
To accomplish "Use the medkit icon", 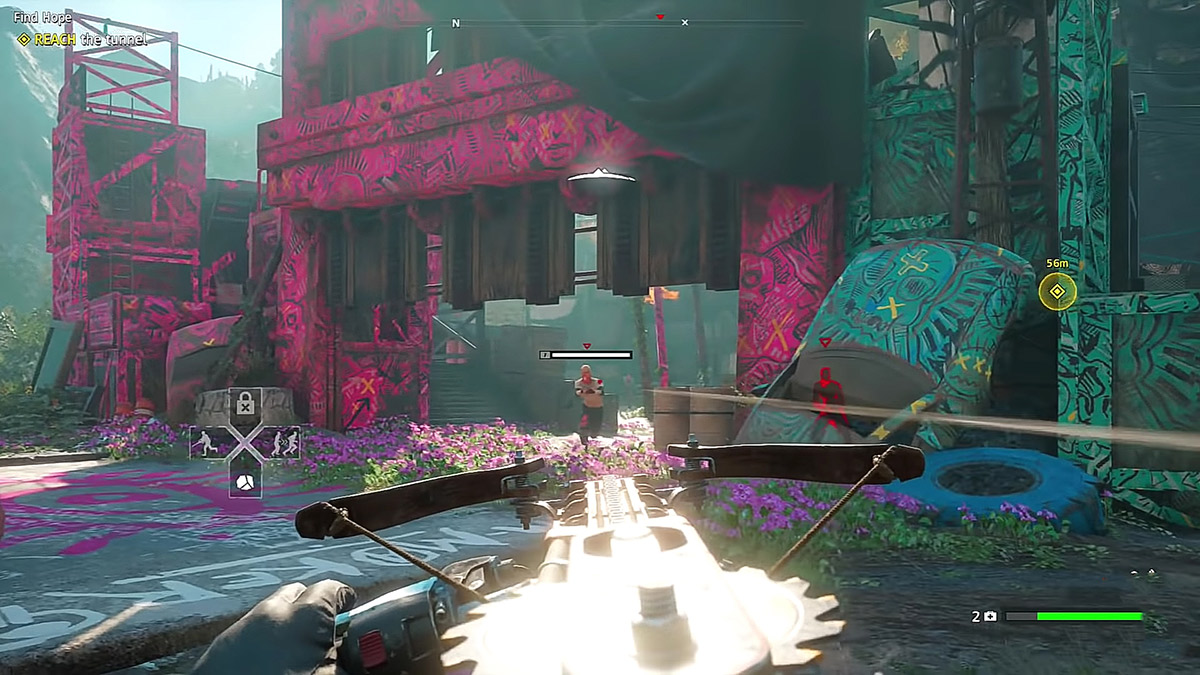I will (989, 617).
